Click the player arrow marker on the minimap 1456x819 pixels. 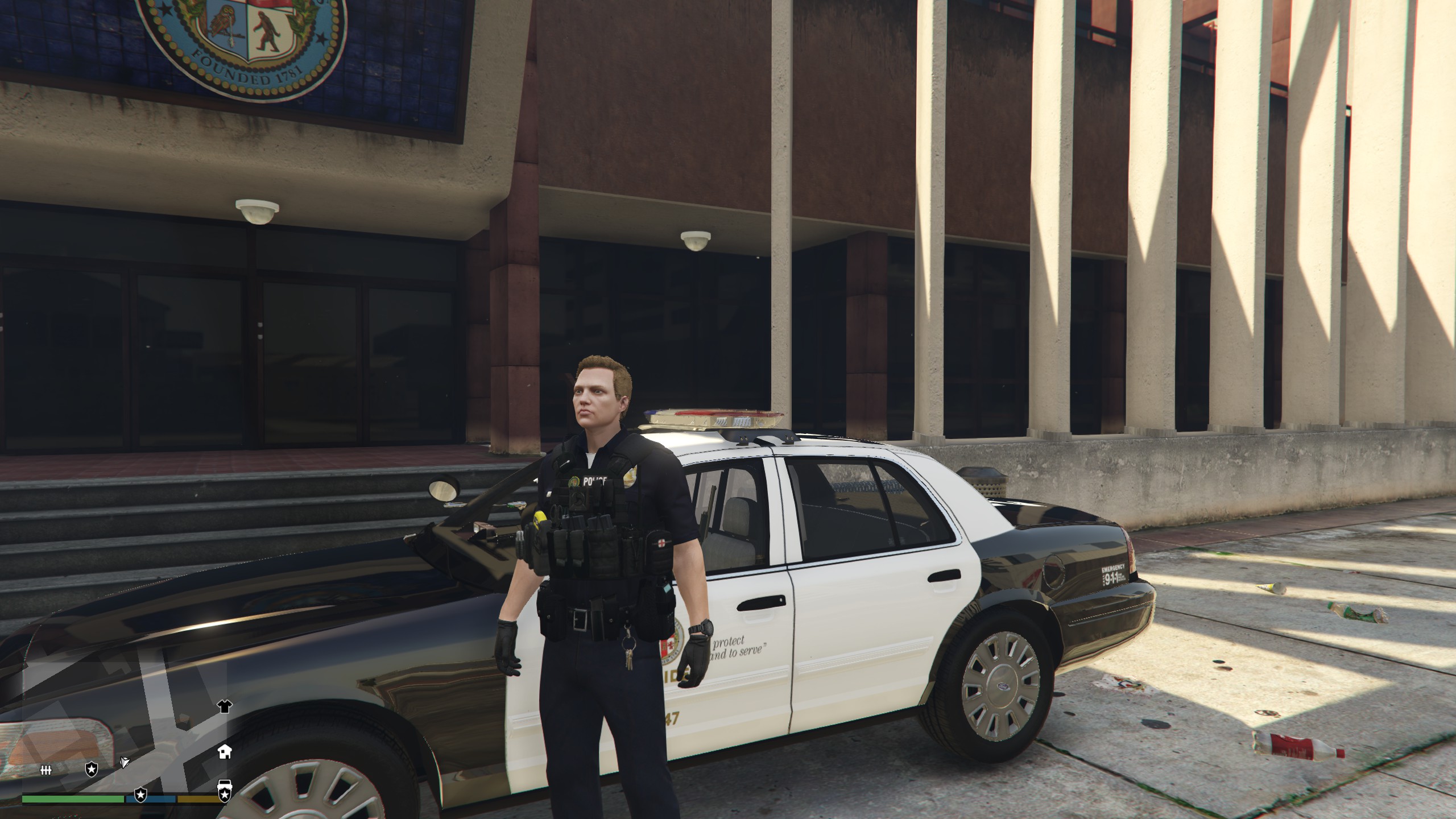[125, 762]
